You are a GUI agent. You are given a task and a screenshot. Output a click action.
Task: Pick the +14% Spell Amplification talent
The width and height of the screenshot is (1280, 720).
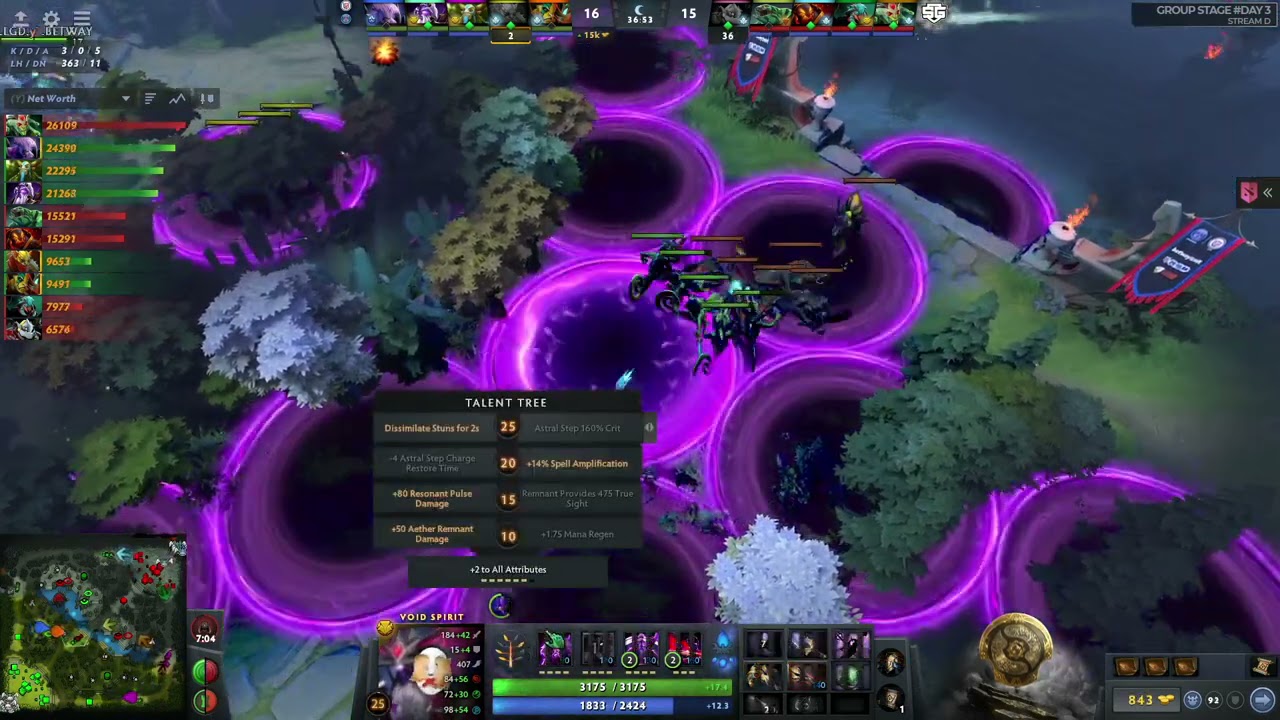(577, 464)
